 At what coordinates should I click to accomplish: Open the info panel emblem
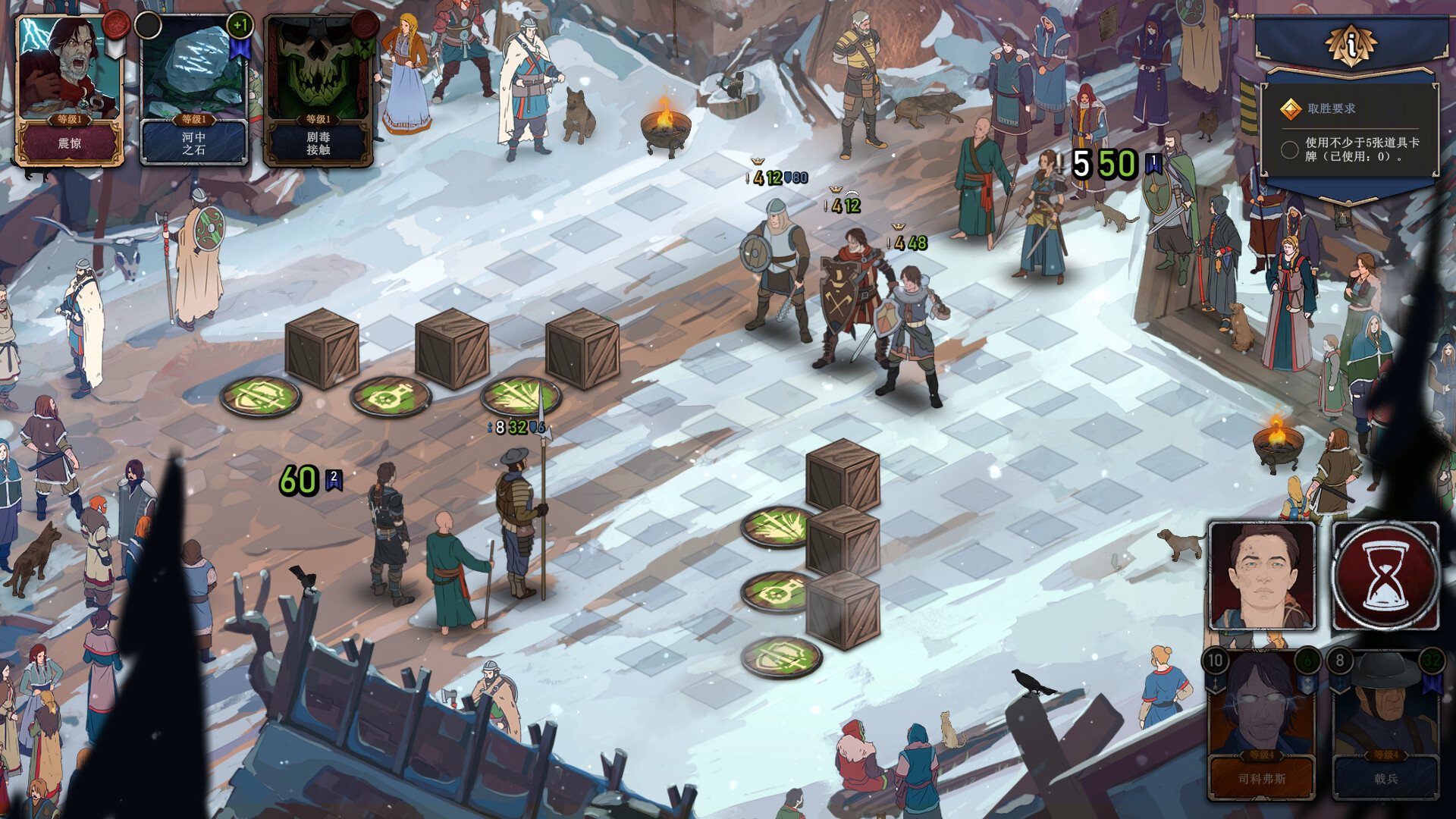pos(1351,45)
